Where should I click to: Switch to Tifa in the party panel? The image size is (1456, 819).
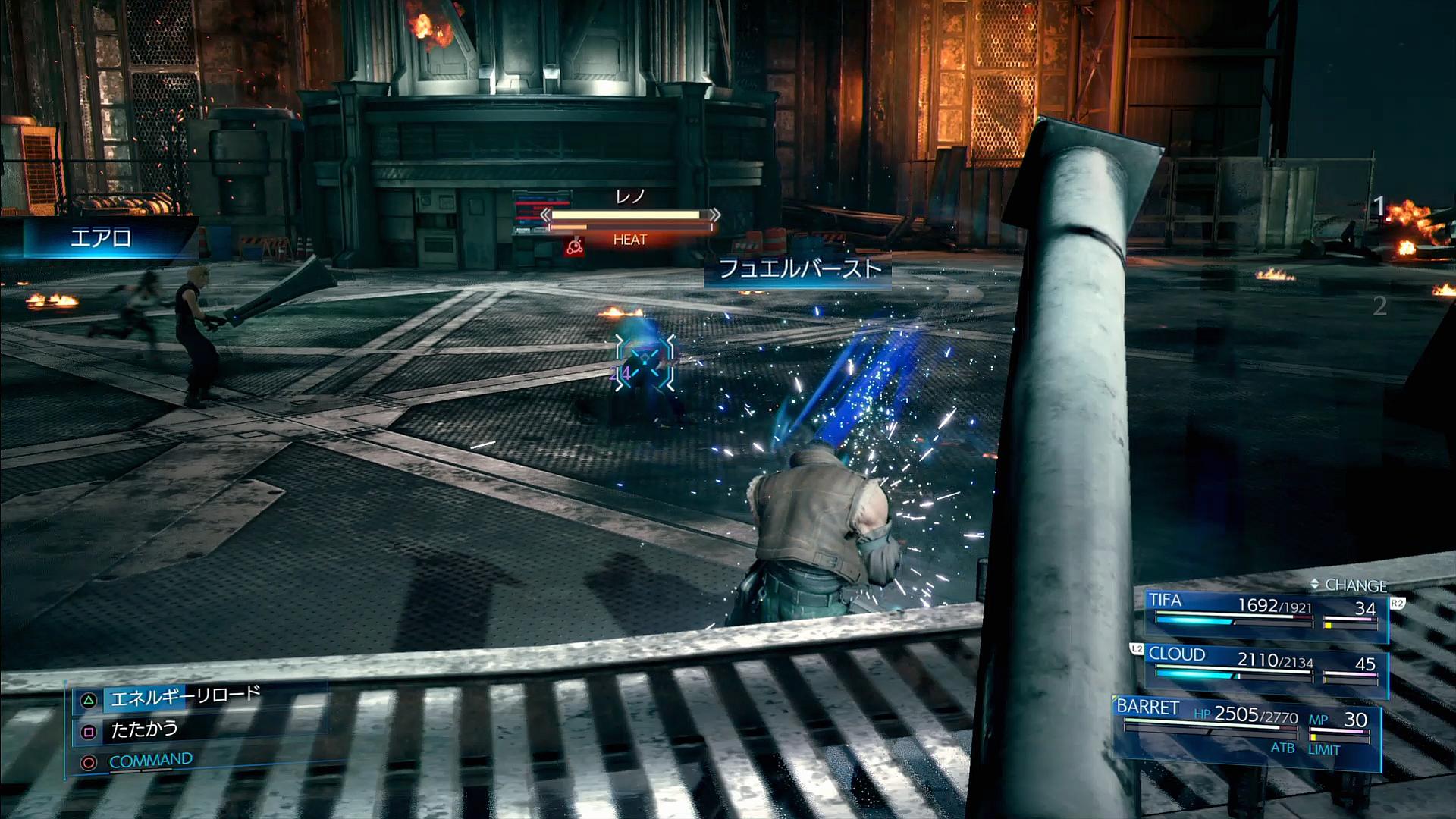tap(1266, 611)
